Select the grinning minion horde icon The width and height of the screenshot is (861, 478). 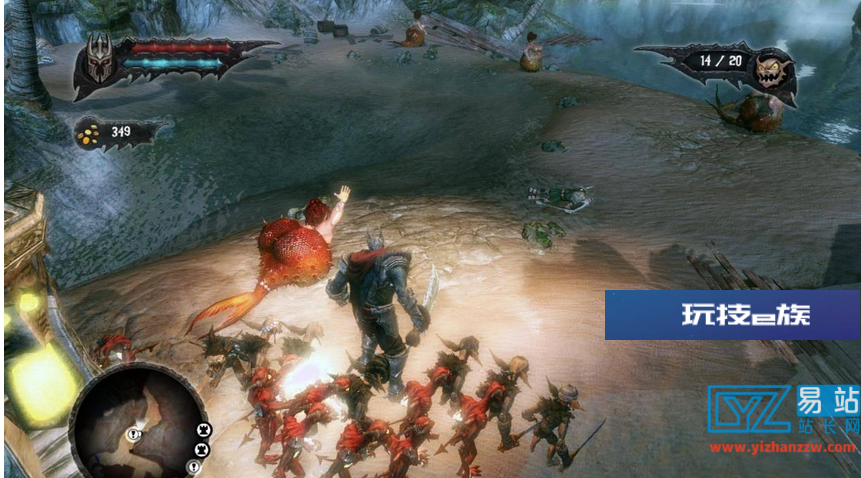[x=772, y=68]
